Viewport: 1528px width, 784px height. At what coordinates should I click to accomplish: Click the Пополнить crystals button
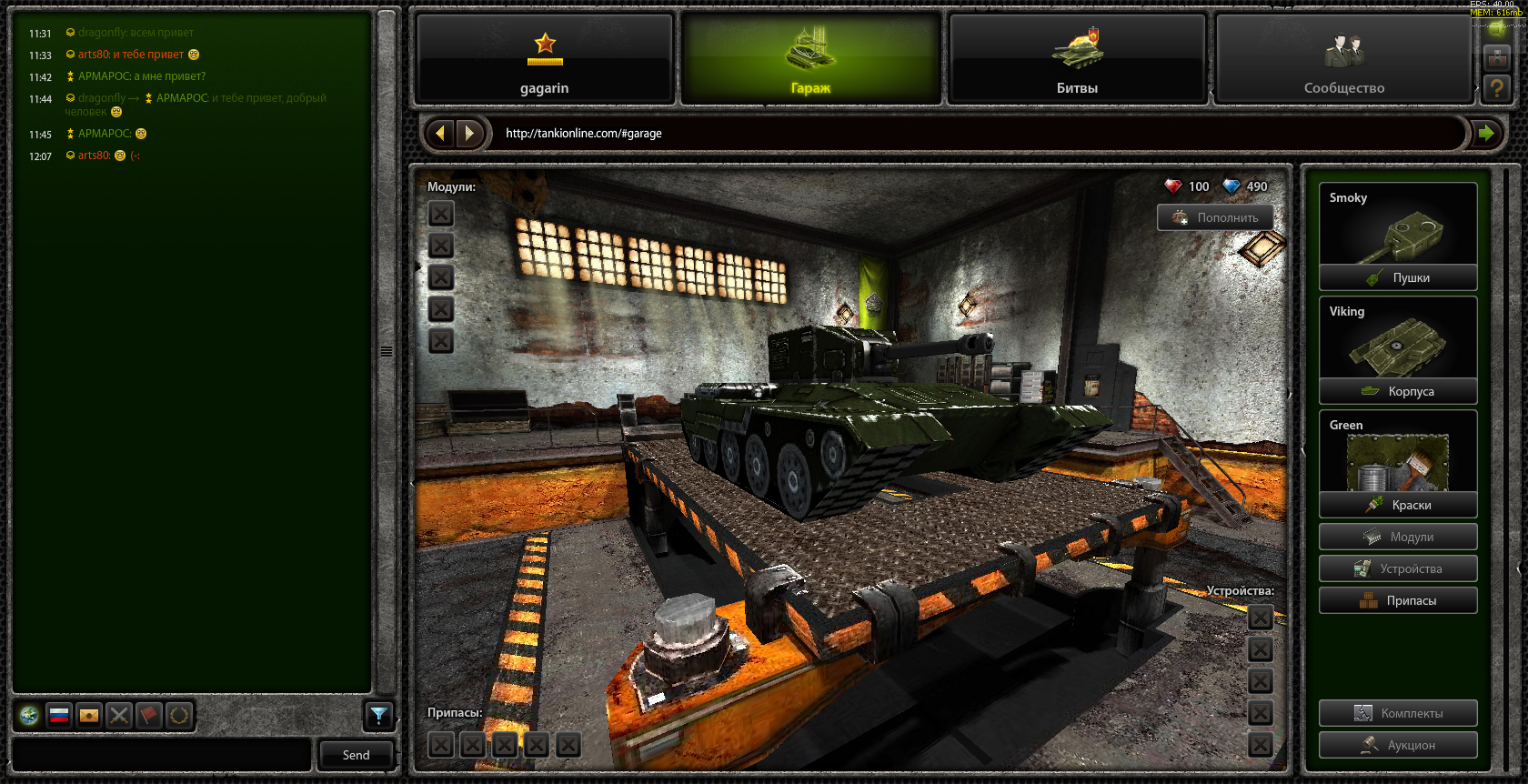pyautogui.click(x=1215, y=217)
